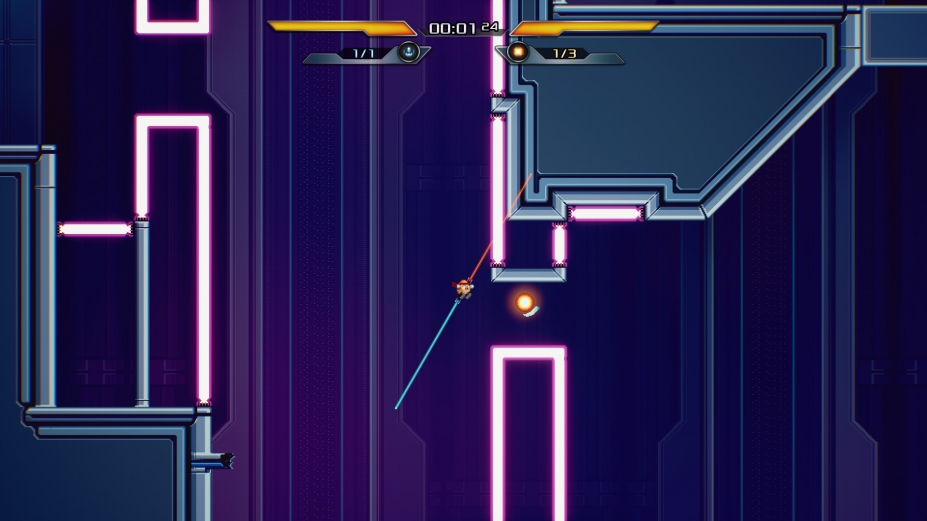Click the blue round icon beside 1/1
Image resolution: width=927 pixels, height=521 pixels.
coord(408,52)
